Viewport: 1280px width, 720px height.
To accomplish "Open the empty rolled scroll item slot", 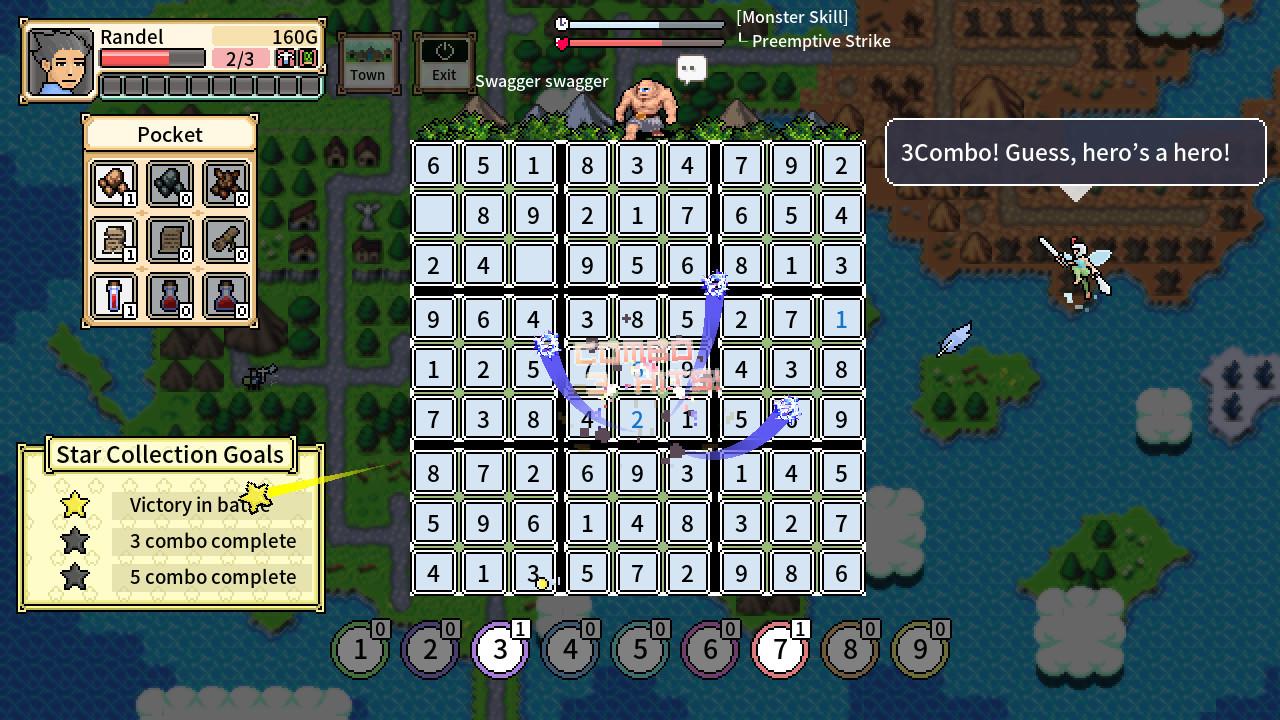I will (x=226, y=240).
